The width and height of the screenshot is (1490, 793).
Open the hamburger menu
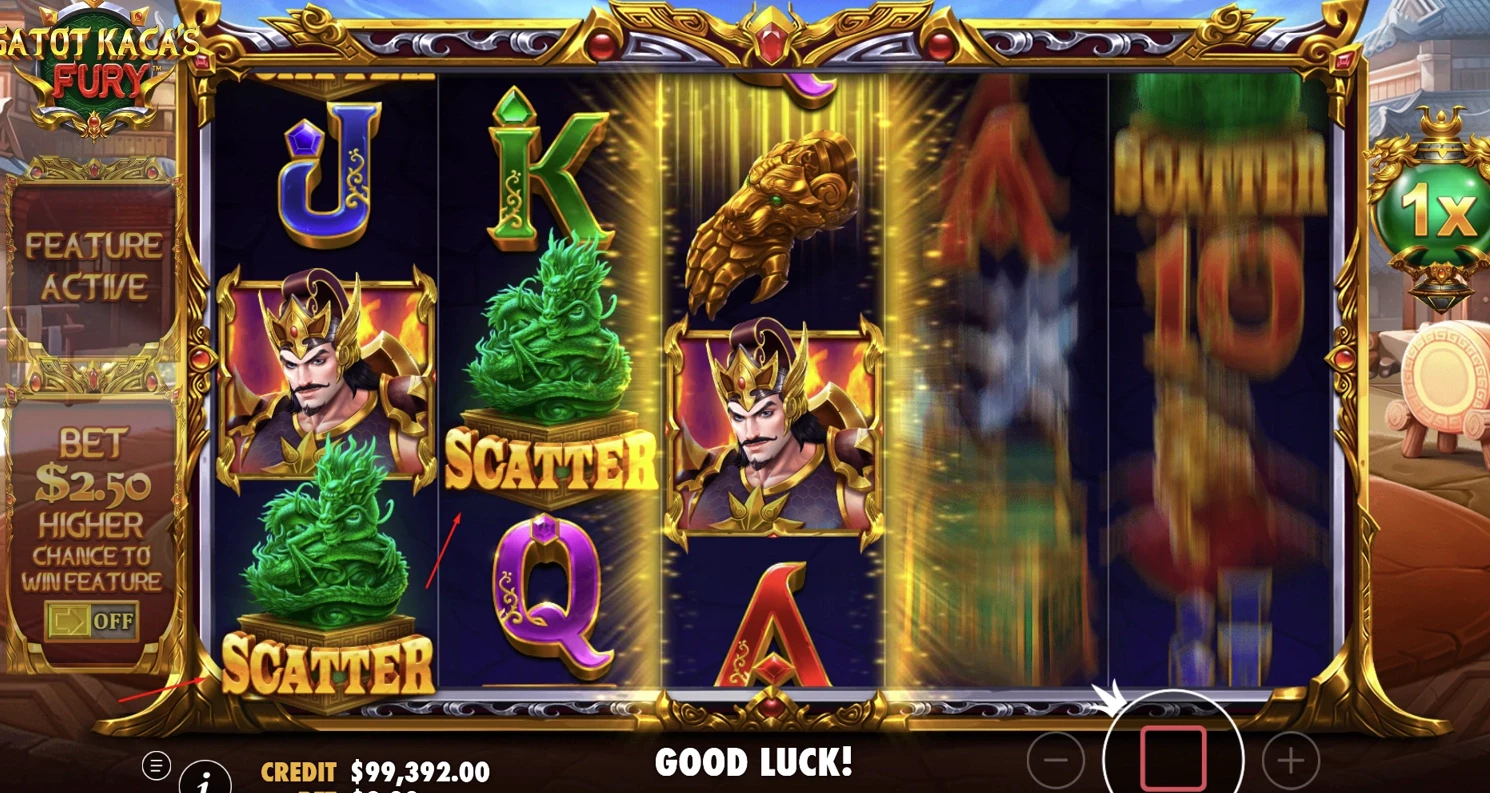pos(156,766)
